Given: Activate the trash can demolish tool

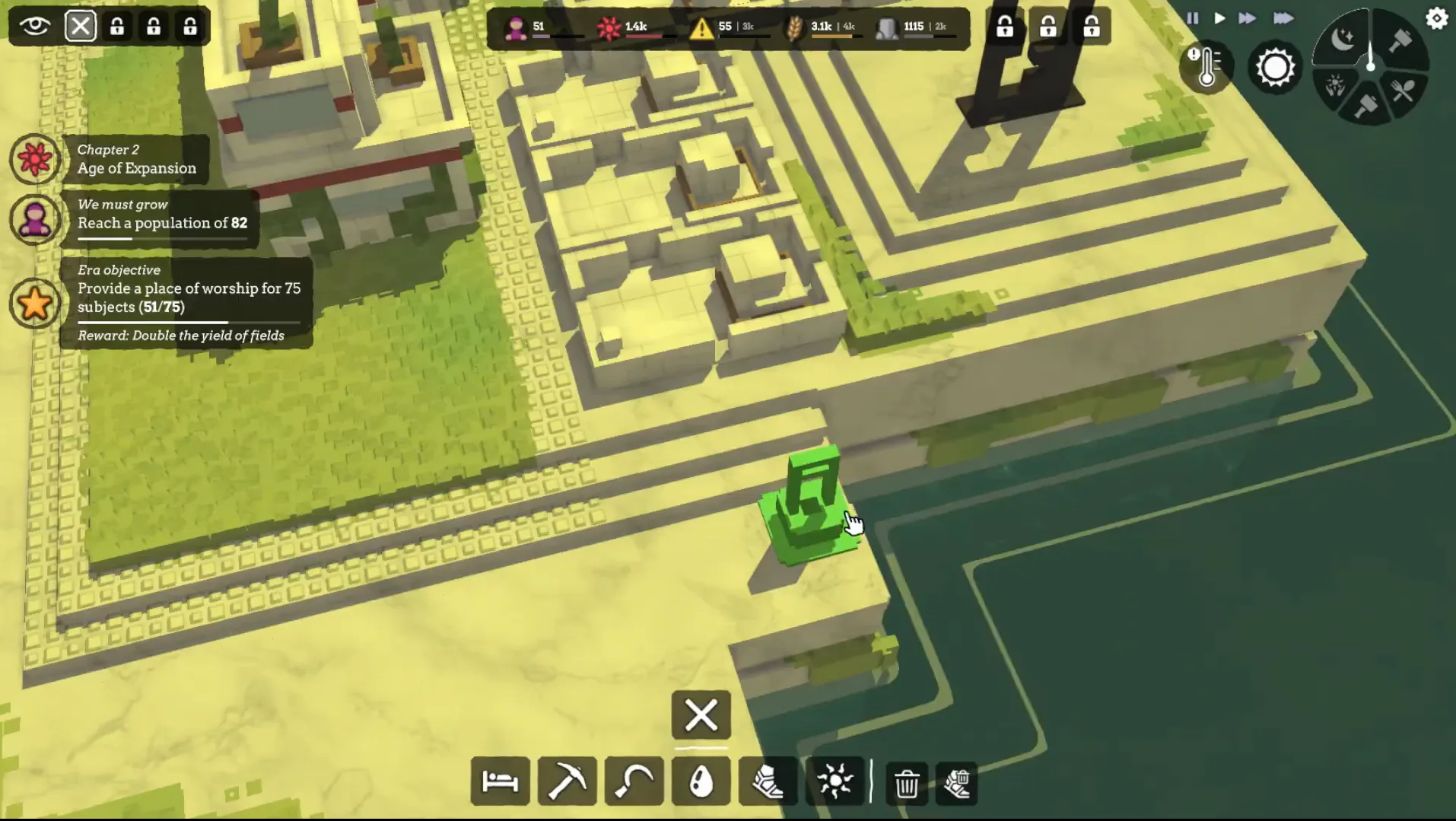Looking at the screenshot, I should click(x=906, y=783).
